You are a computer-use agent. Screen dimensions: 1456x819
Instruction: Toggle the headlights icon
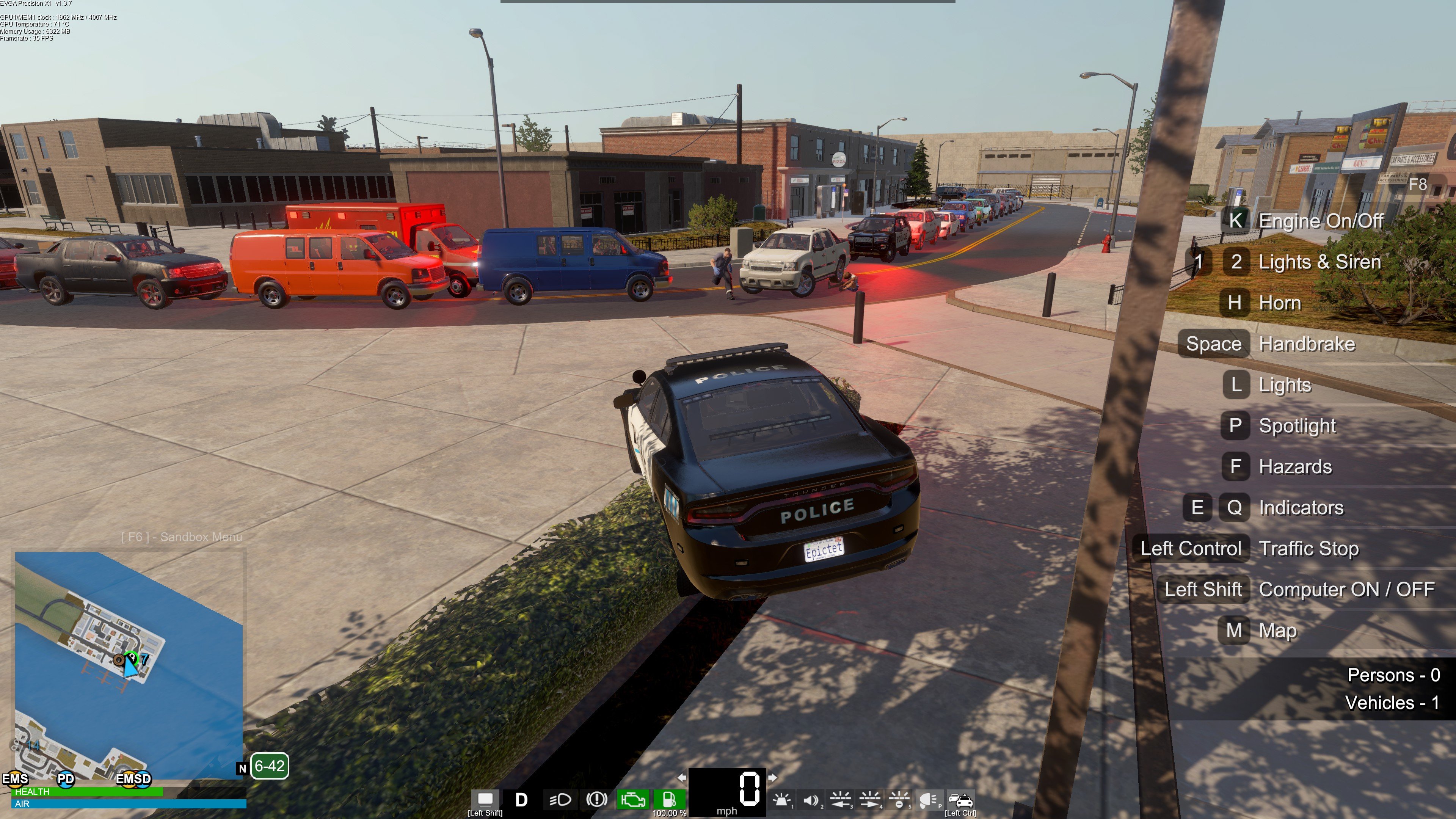pyautogui.click(x=560, y=800)
